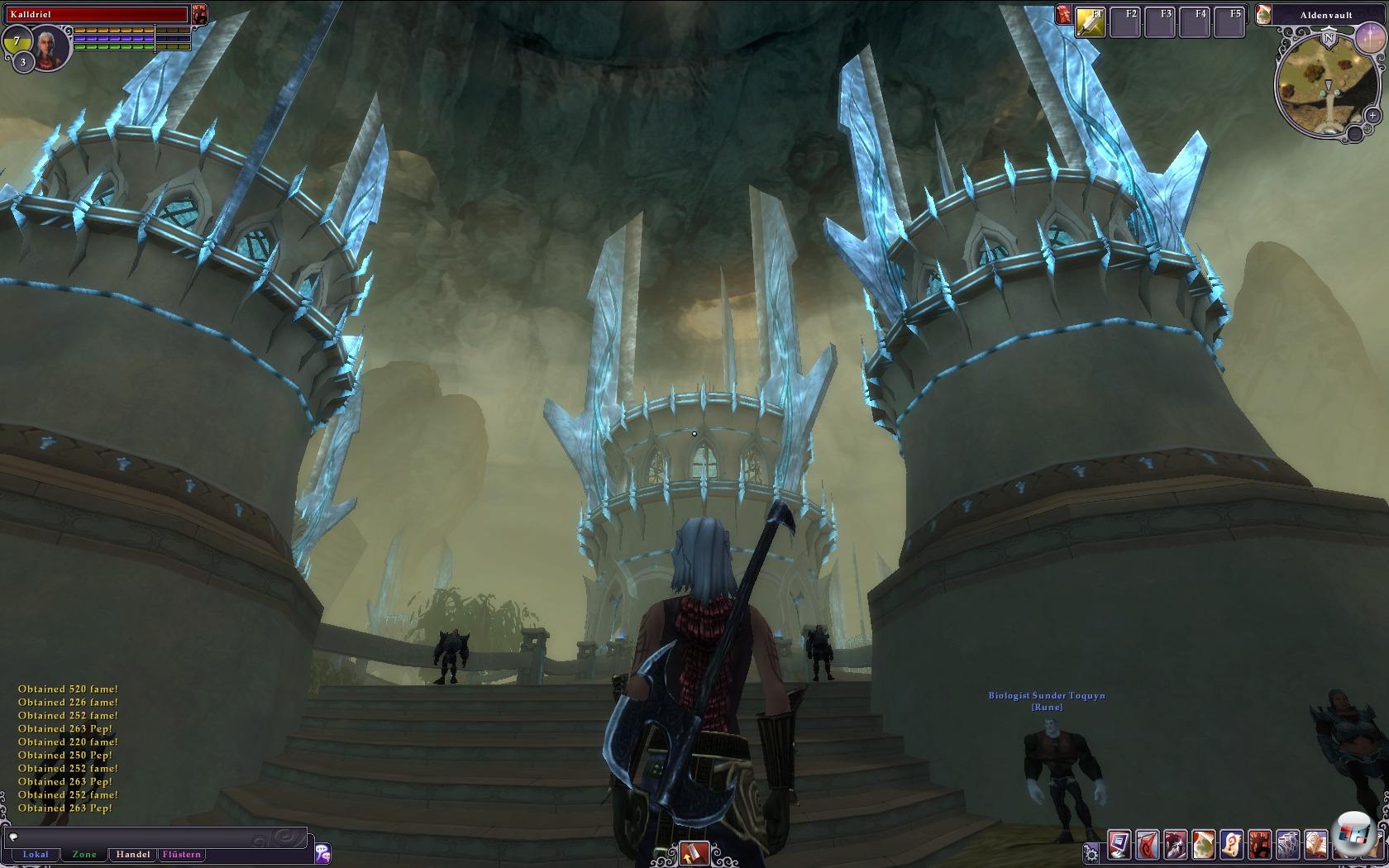Select Kalldriel's character portrait
Screen dimensions: 1389x868
pos(51,46)
